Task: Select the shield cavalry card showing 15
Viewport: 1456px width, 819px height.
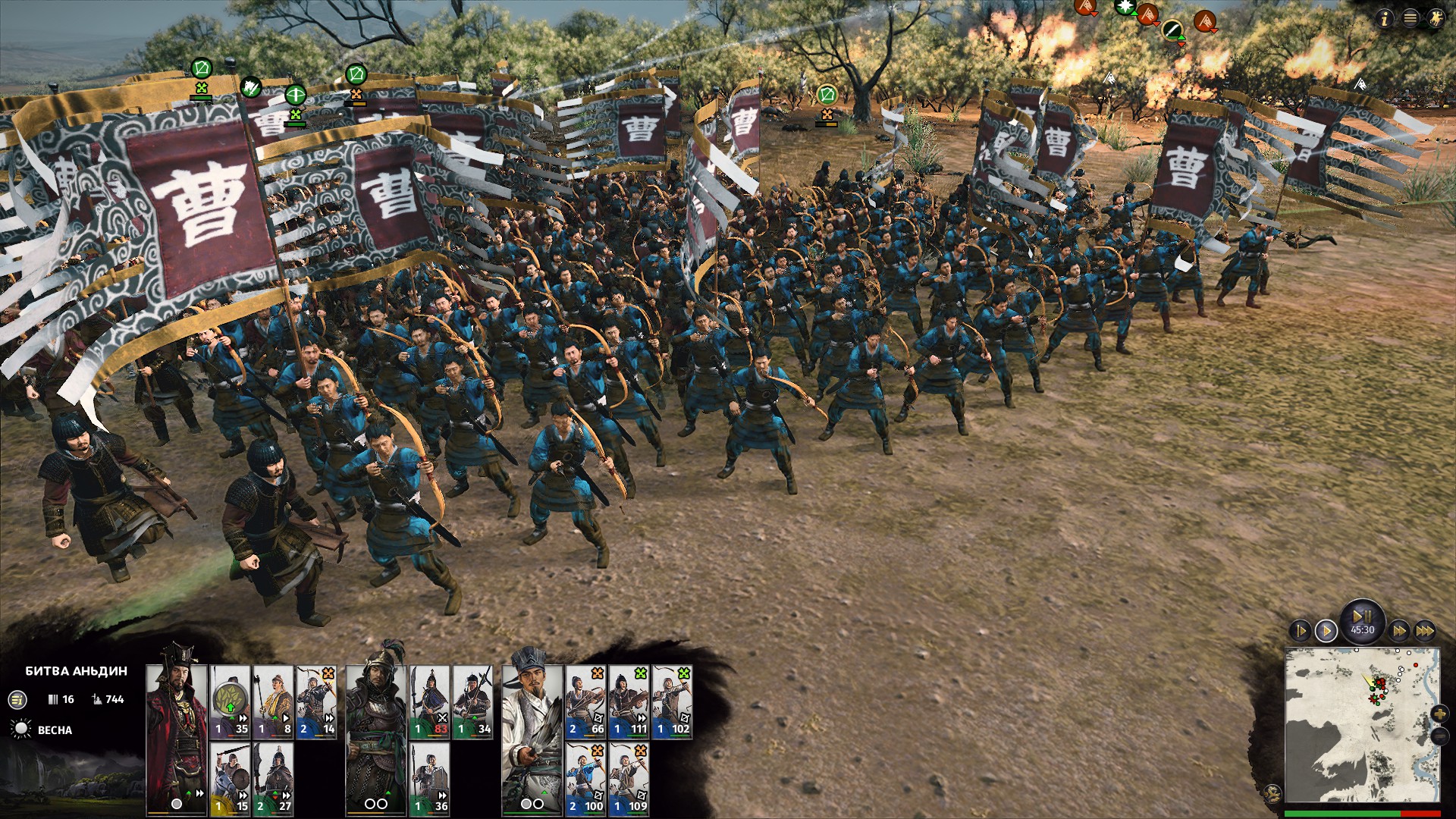Action: (230, 777)
